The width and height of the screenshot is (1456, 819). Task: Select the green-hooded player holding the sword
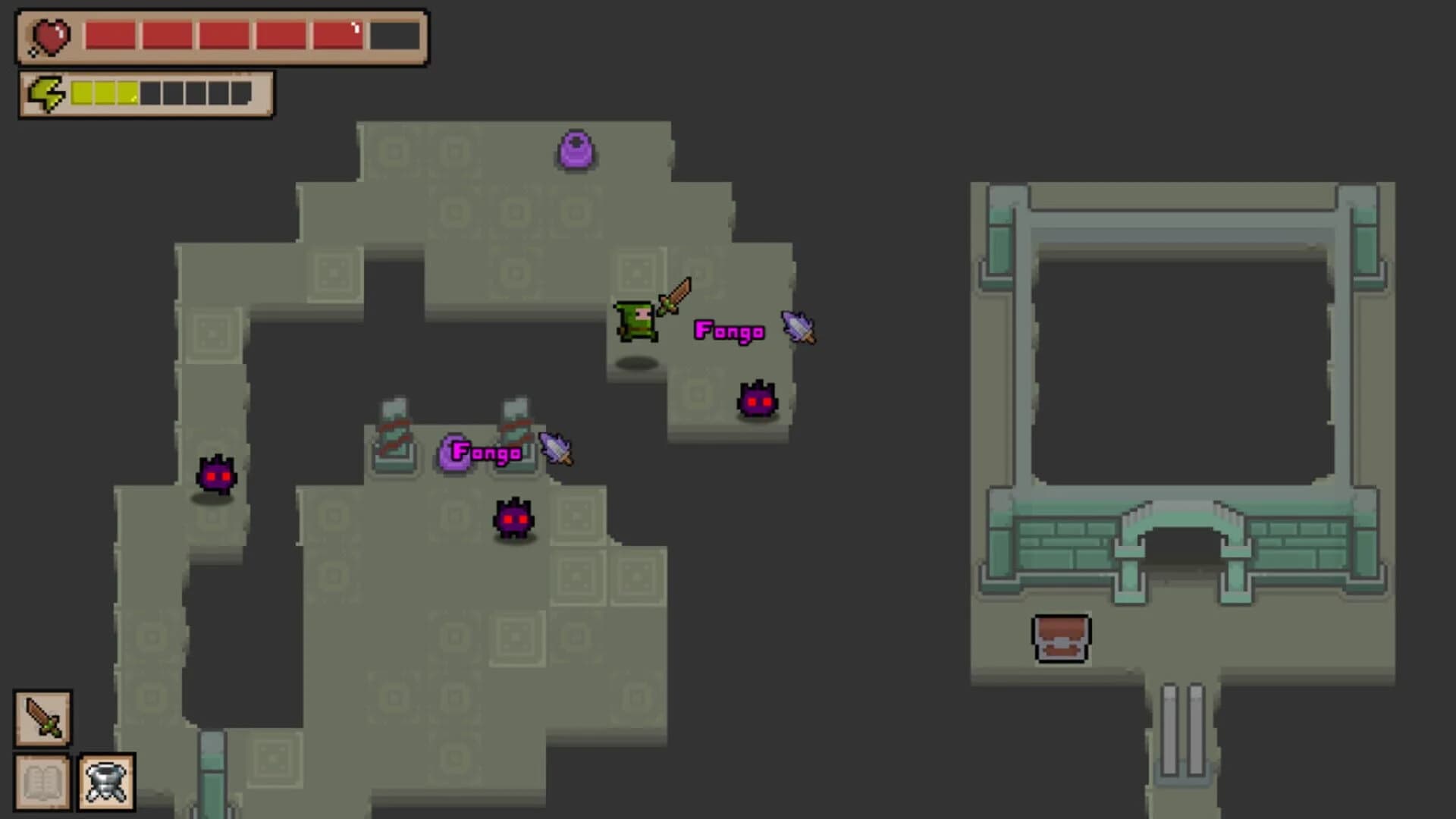pyautogui.click(x=637, y=322)
